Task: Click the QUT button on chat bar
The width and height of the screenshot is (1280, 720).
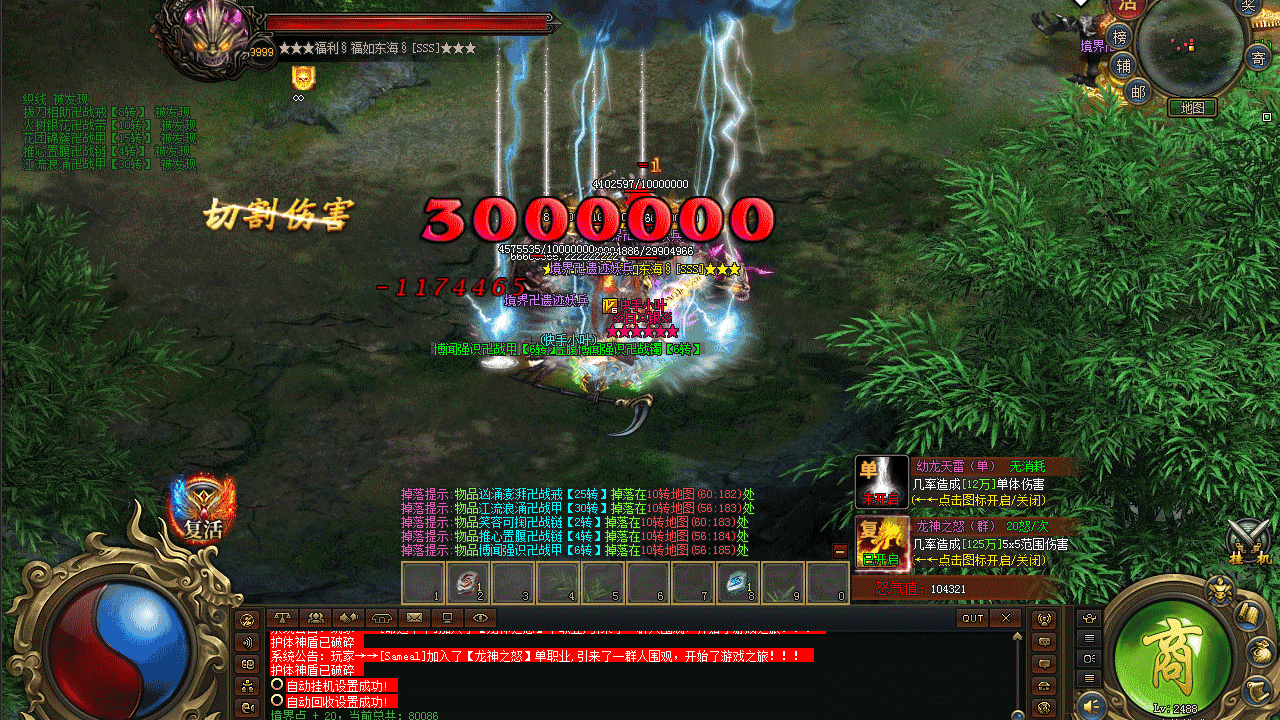Action: [x=973, y=618]
